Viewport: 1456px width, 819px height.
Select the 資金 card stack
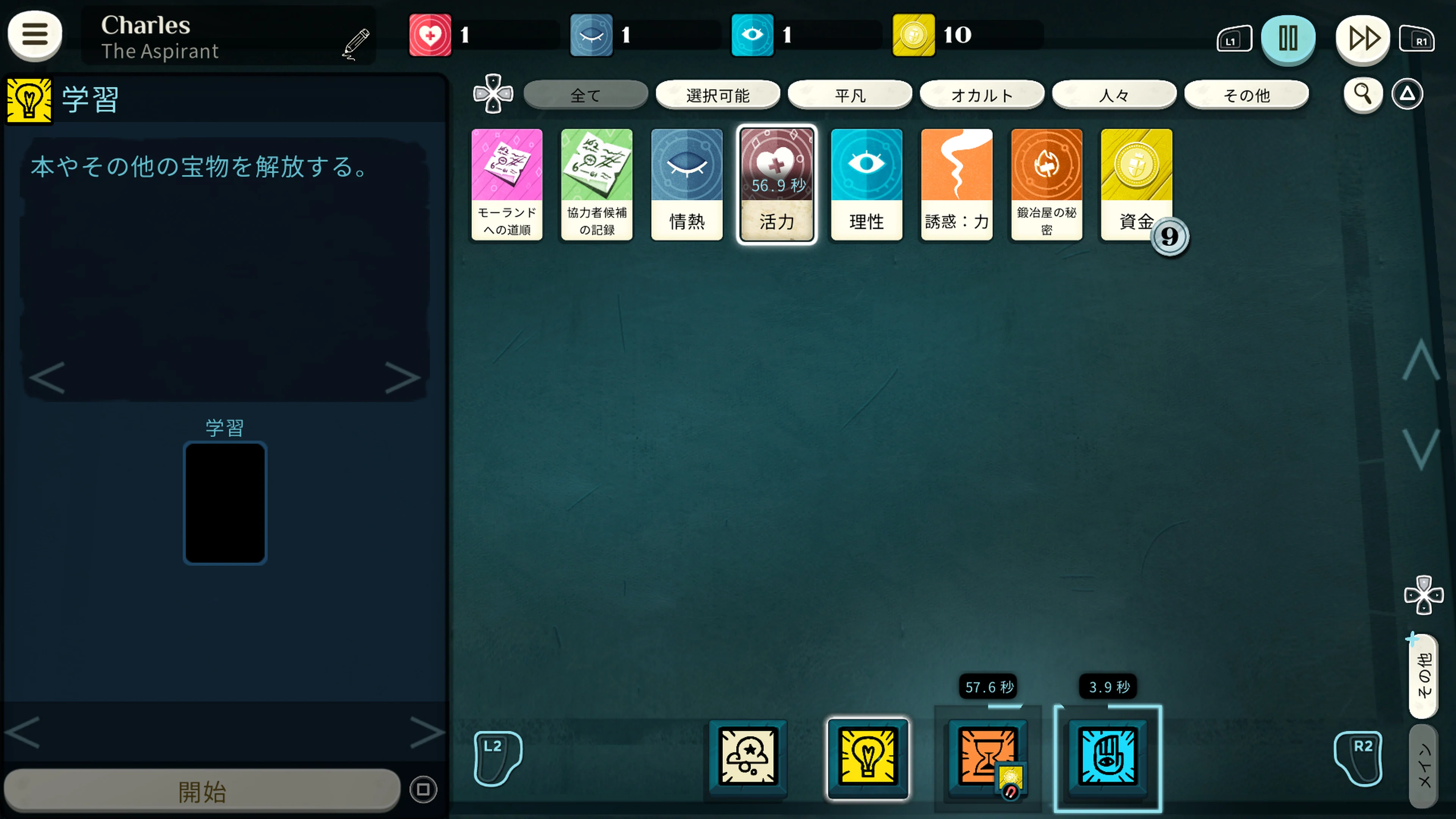tap(1136, 184)
